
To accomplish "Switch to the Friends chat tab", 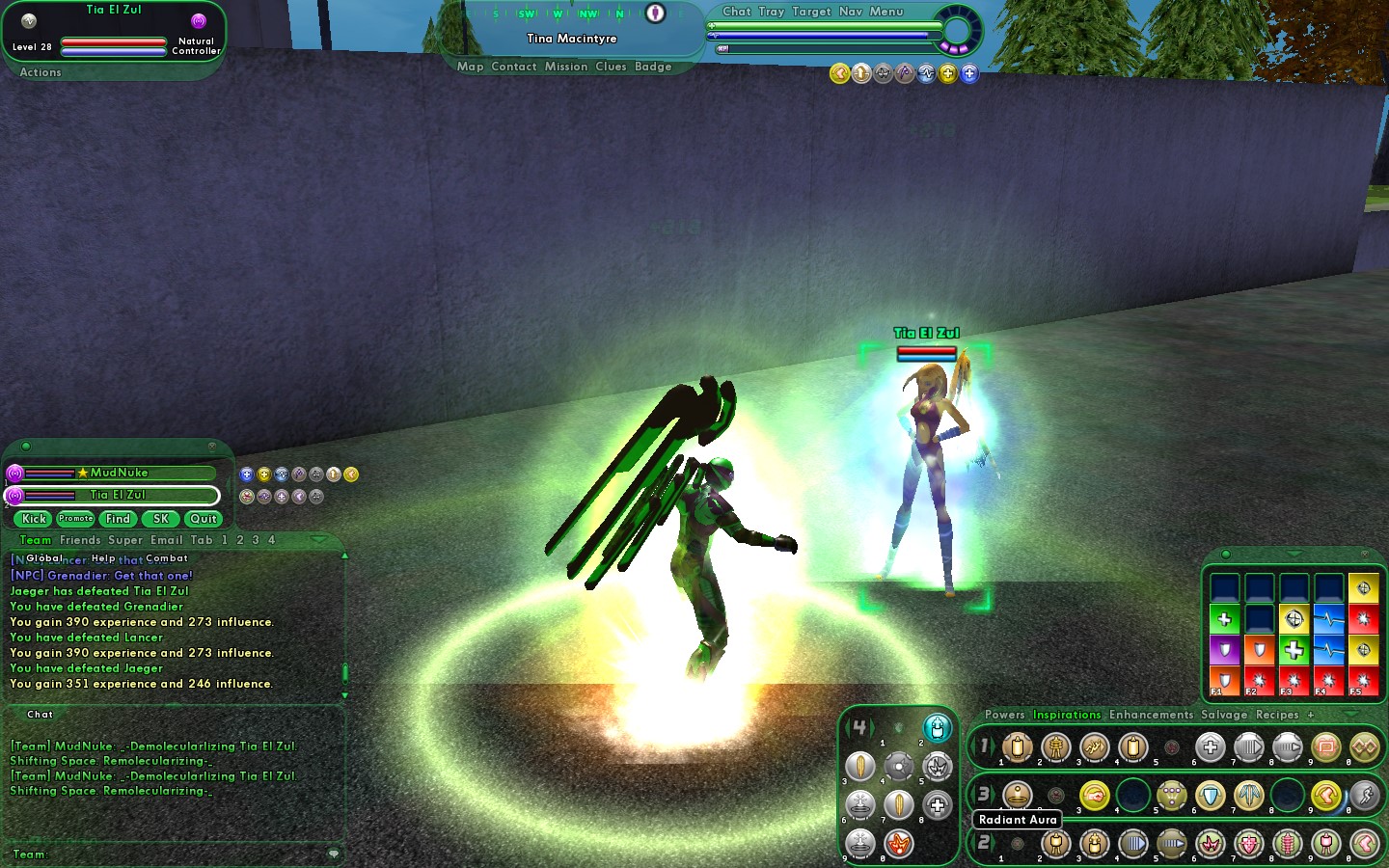I will 80,540.
